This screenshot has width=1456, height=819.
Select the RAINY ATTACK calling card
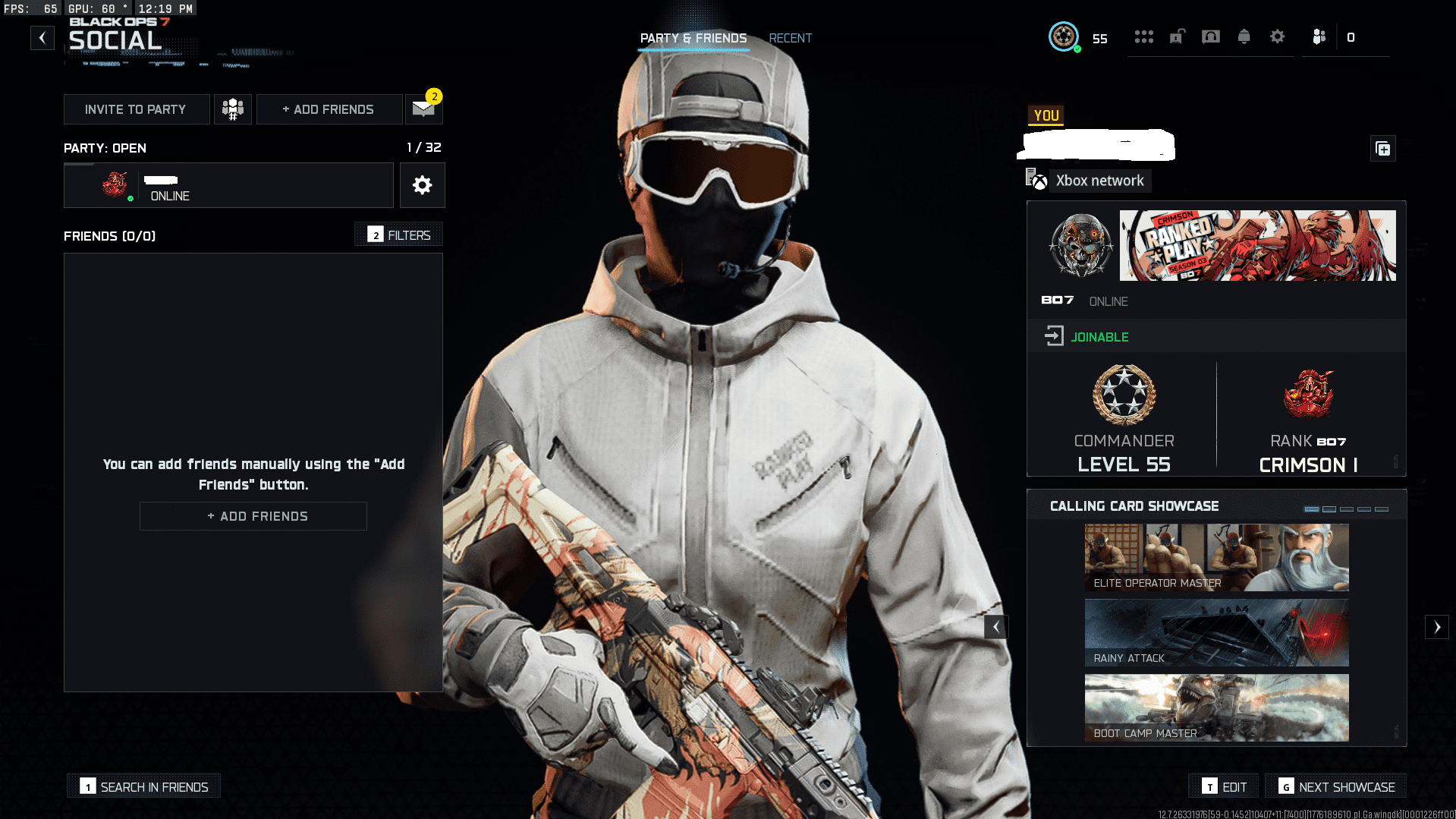1215,632
